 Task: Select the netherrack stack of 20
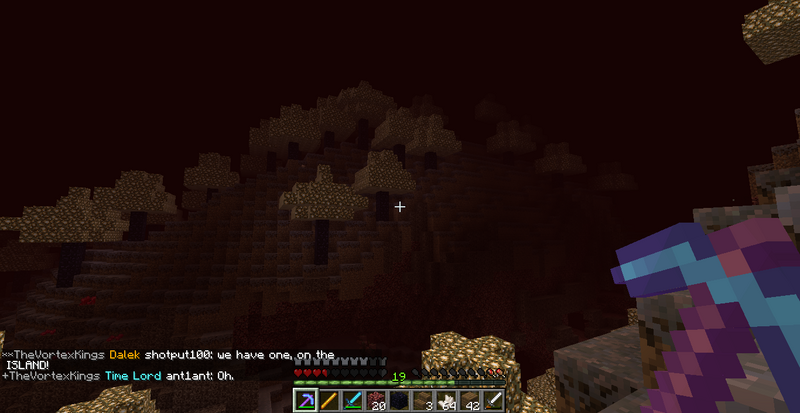[x=376, y=400]
